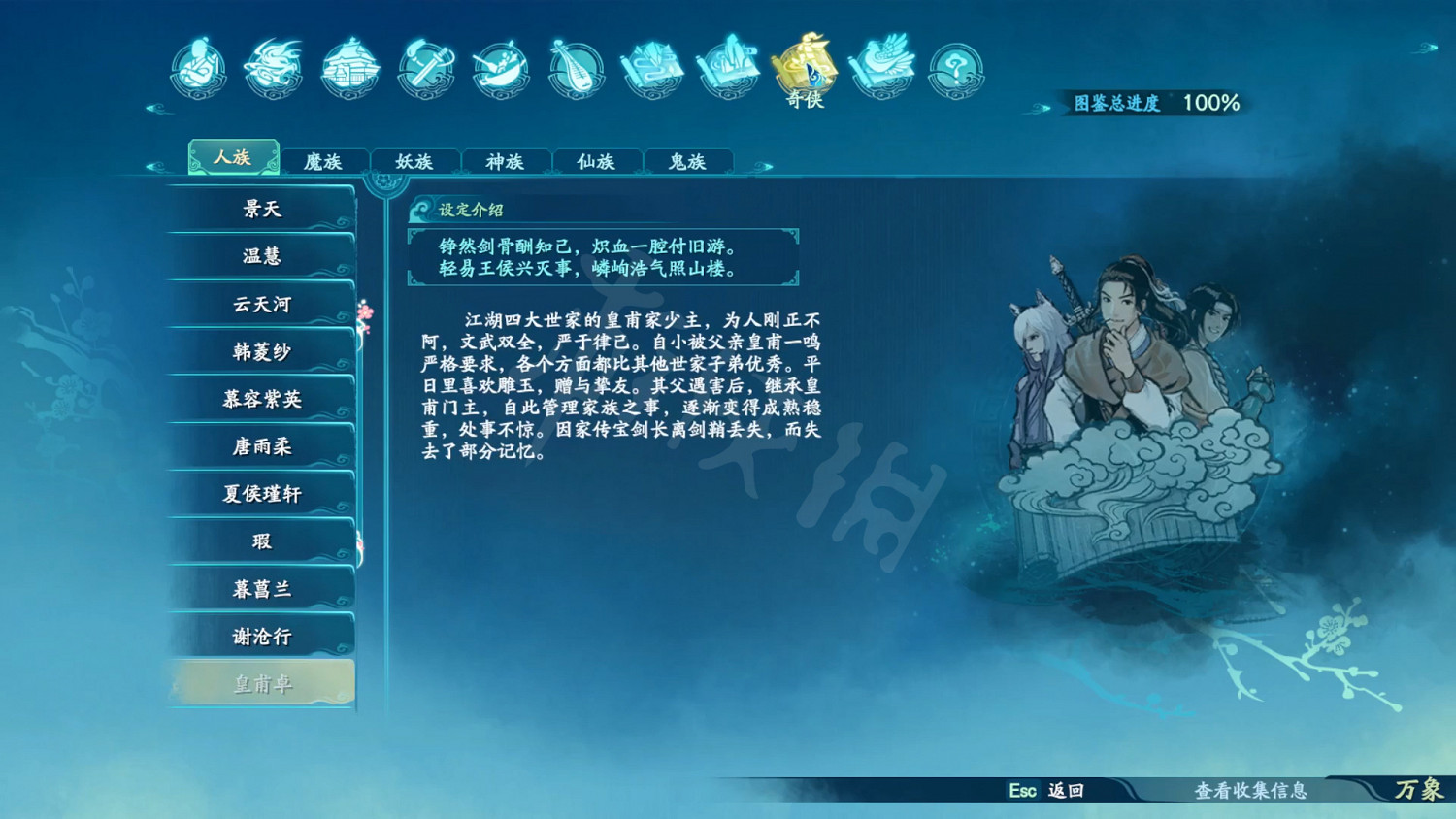1456x819 pixels.
Task: Select 云天河 from the character list
Action: pos(260,304)
